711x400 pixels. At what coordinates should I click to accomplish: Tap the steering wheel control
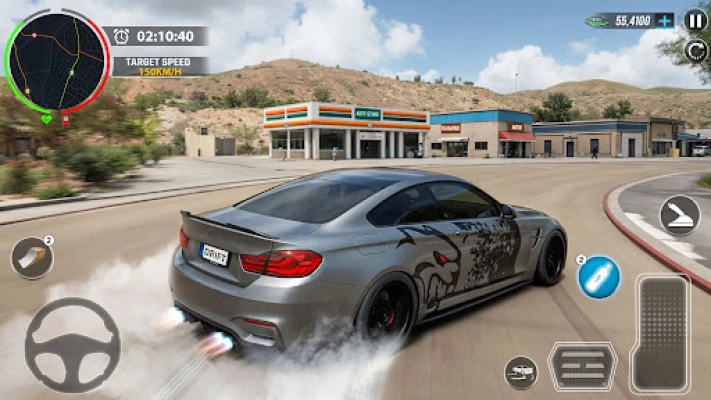tap(72, 345)
